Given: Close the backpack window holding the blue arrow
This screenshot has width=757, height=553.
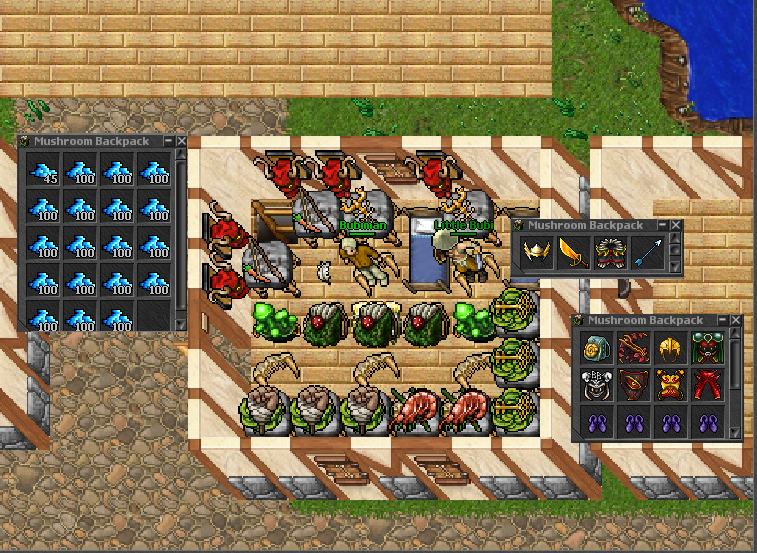Looking at the screenshot, I should click(674, 226).
